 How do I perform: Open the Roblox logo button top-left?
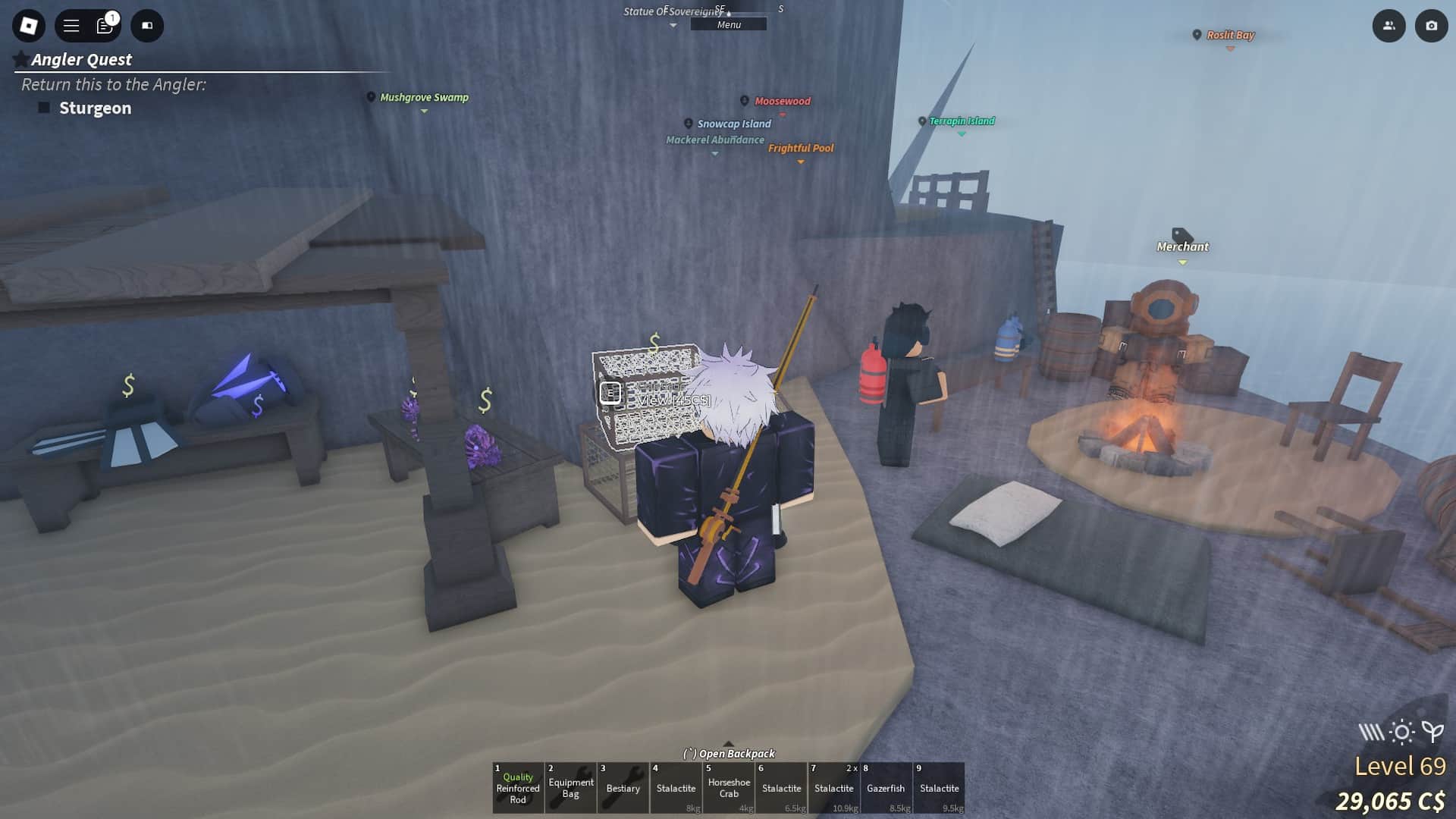click(x=28, y=25)
